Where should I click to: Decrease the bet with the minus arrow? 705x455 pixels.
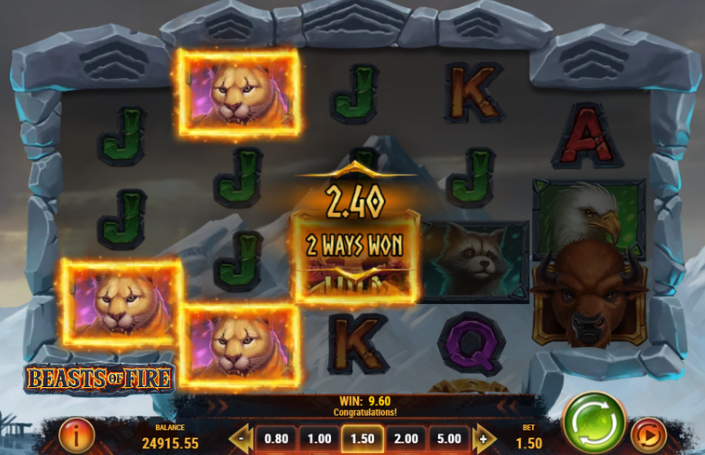[x=241, y=438]
